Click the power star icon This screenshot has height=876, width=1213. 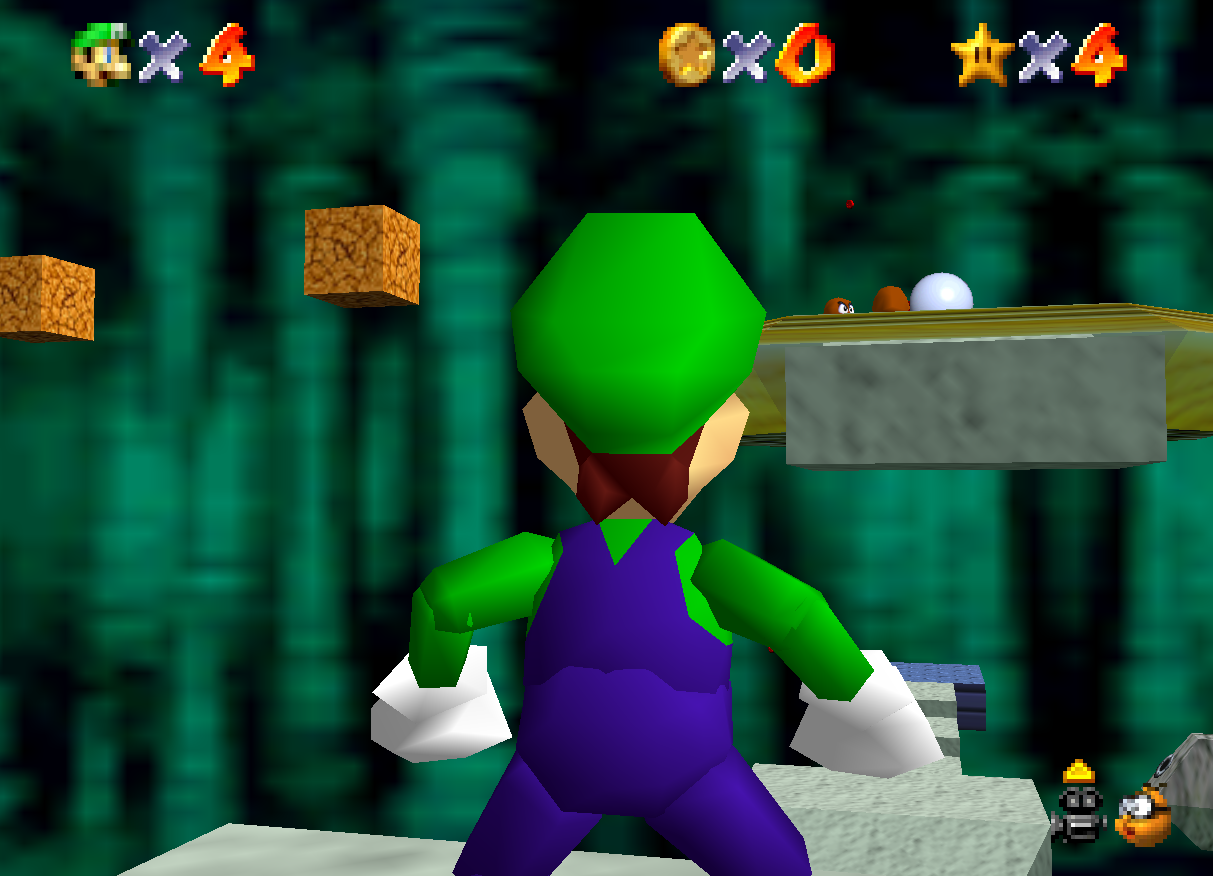(980, 54)
